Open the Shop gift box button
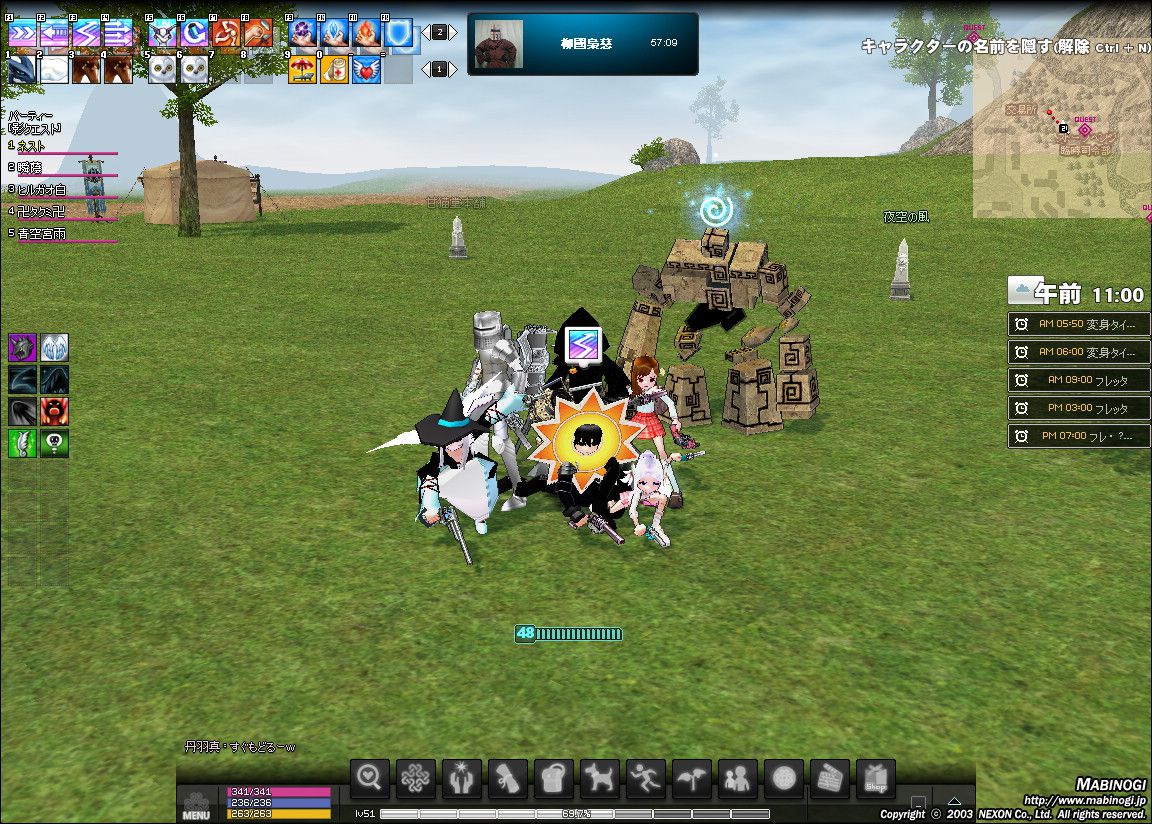This screenshot has width=1152, height=824. tap(875, 779)
